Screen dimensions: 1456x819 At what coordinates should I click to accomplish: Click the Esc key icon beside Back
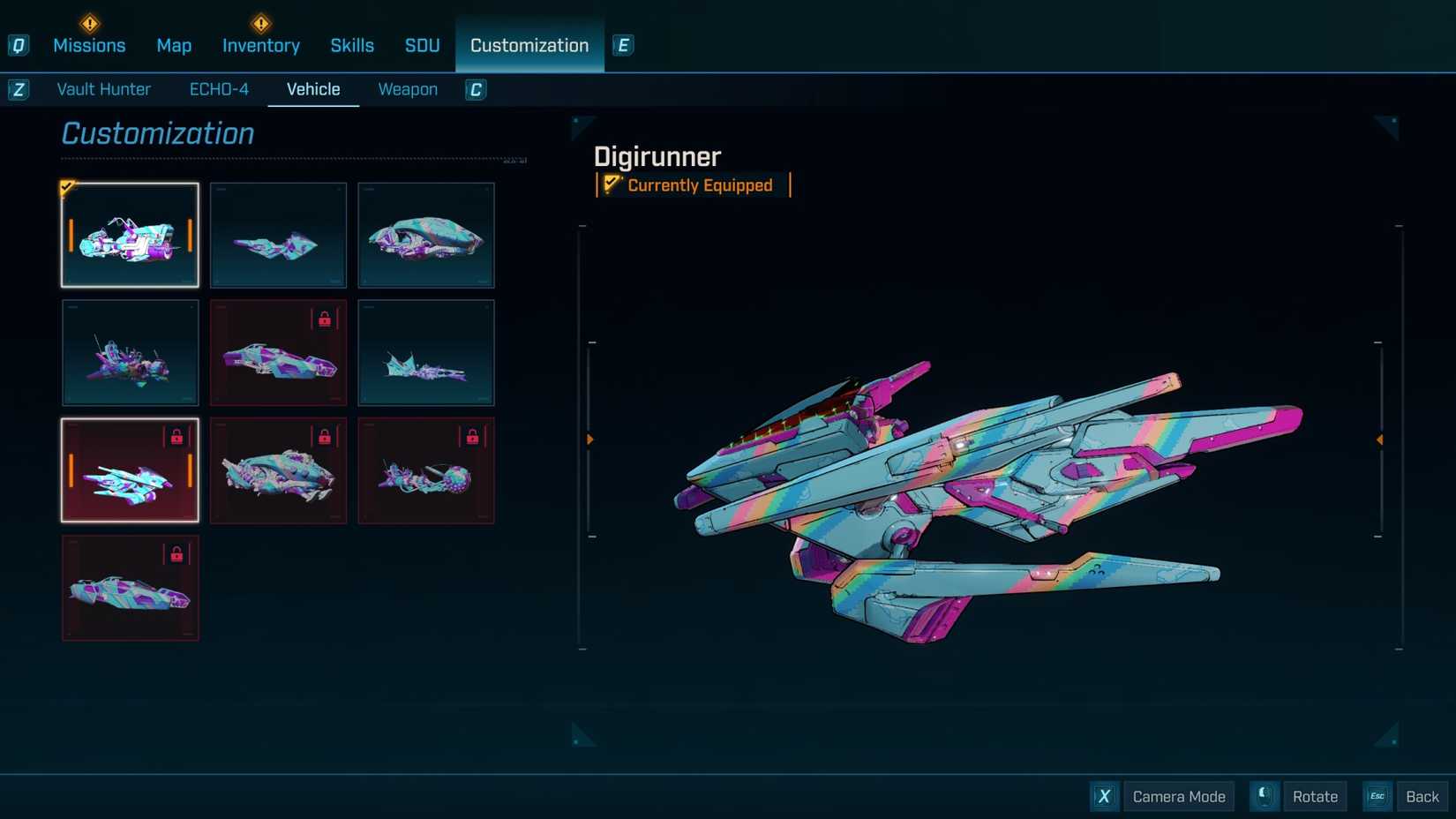coord(1377,796)
